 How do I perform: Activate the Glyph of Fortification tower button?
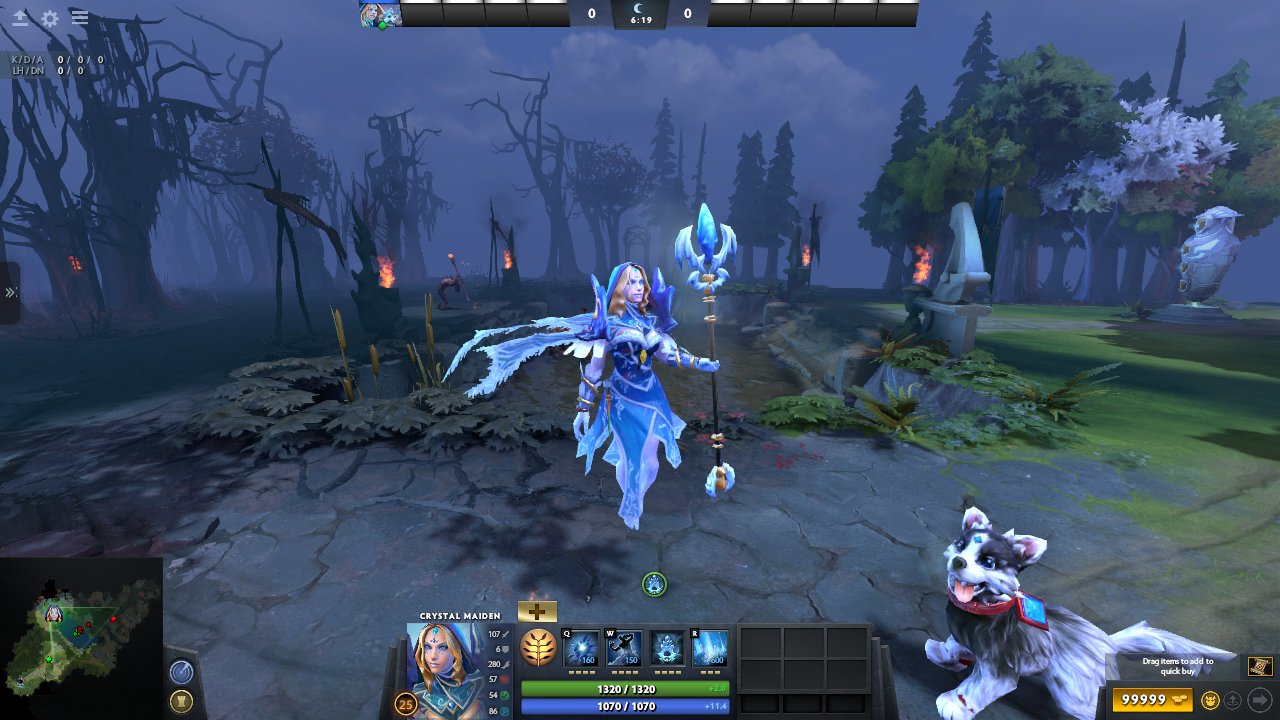point(181,700)
